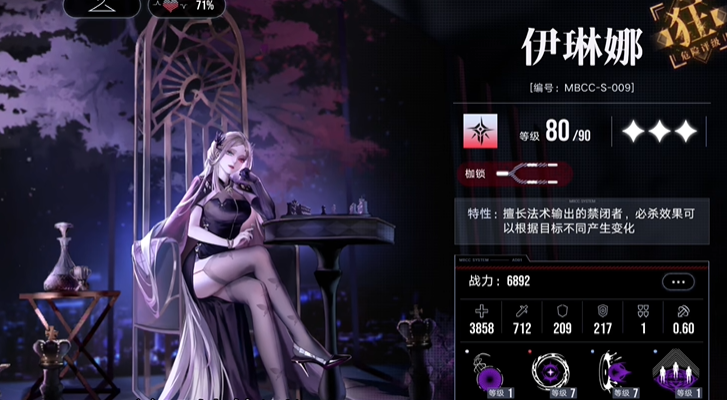Click the level 80/90 display
The width and height of the screenshot is (727, 400).
(554, 131)
